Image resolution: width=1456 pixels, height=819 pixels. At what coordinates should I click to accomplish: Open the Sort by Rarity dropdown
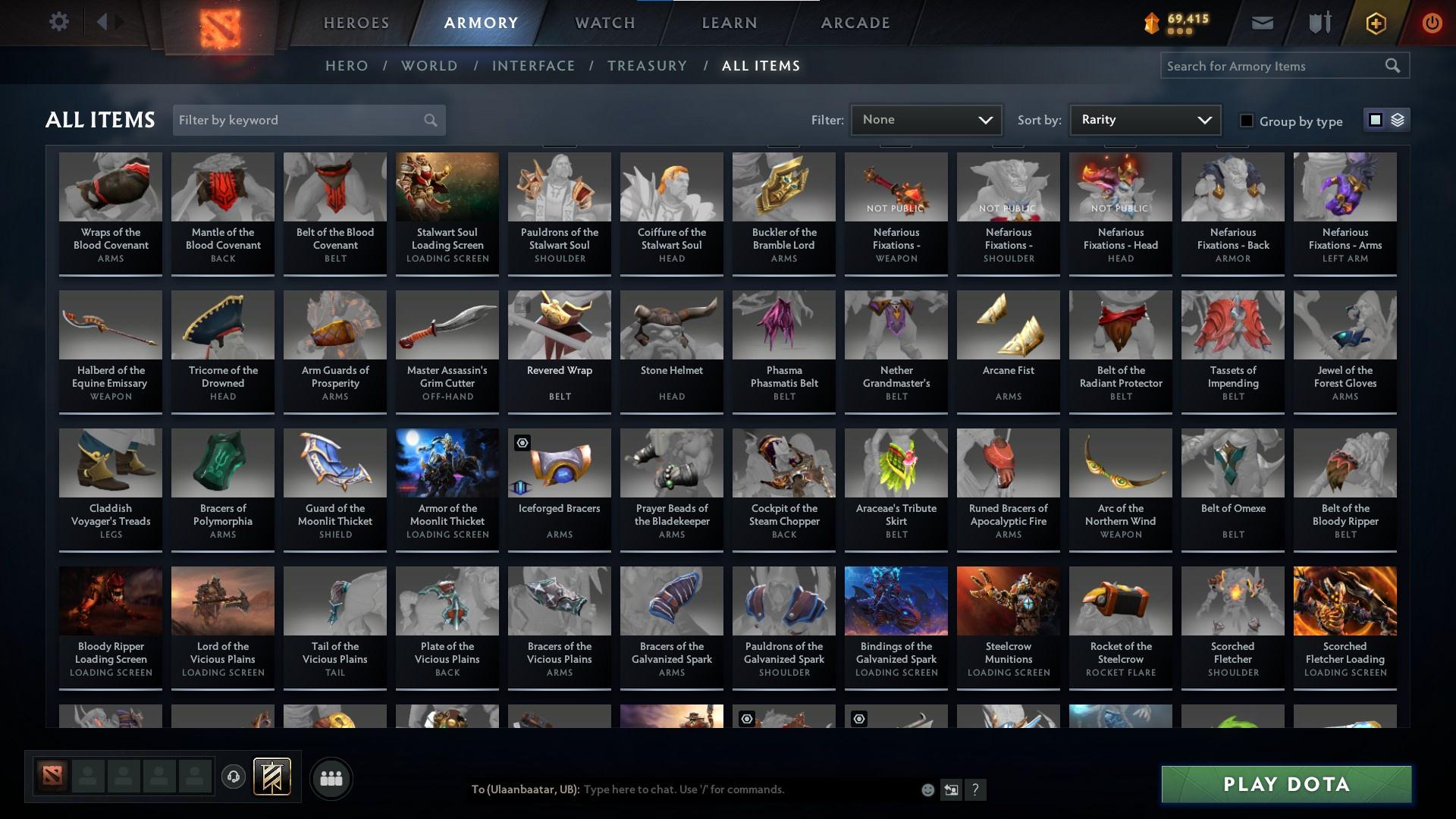point(1144,119)
